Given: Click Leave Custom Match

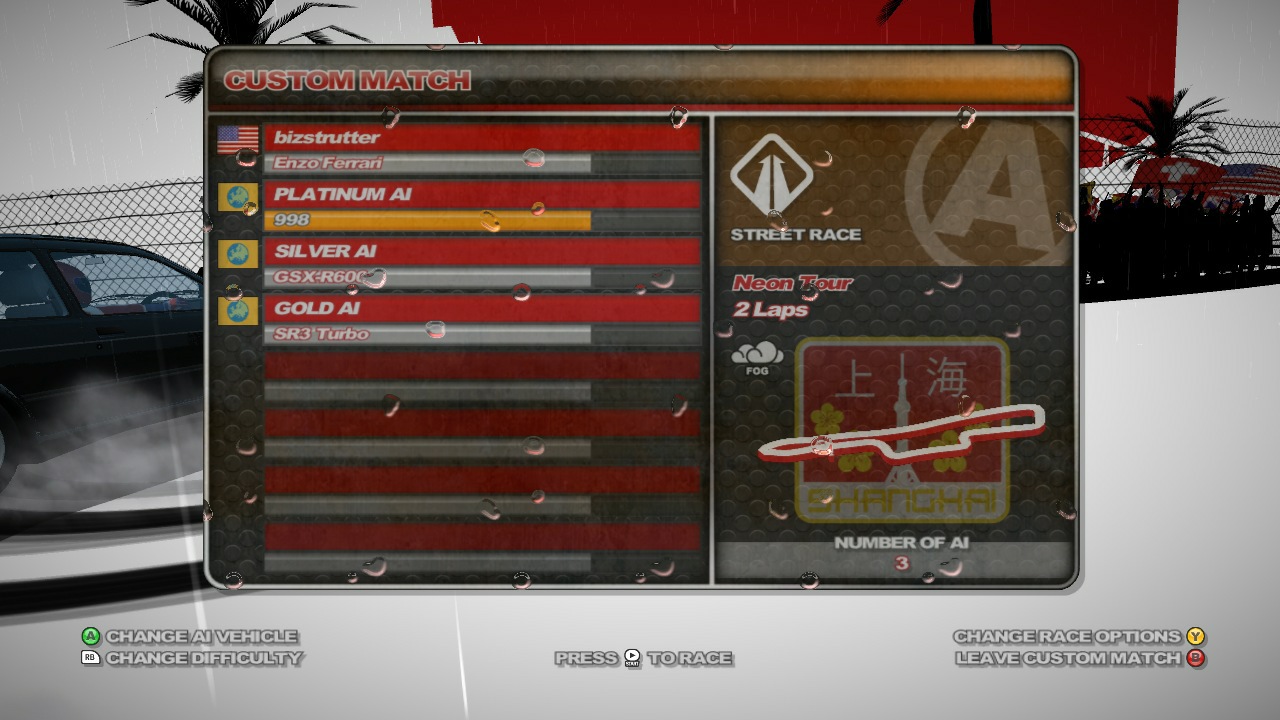Looking at the screenshot, I should (1067, 659).
